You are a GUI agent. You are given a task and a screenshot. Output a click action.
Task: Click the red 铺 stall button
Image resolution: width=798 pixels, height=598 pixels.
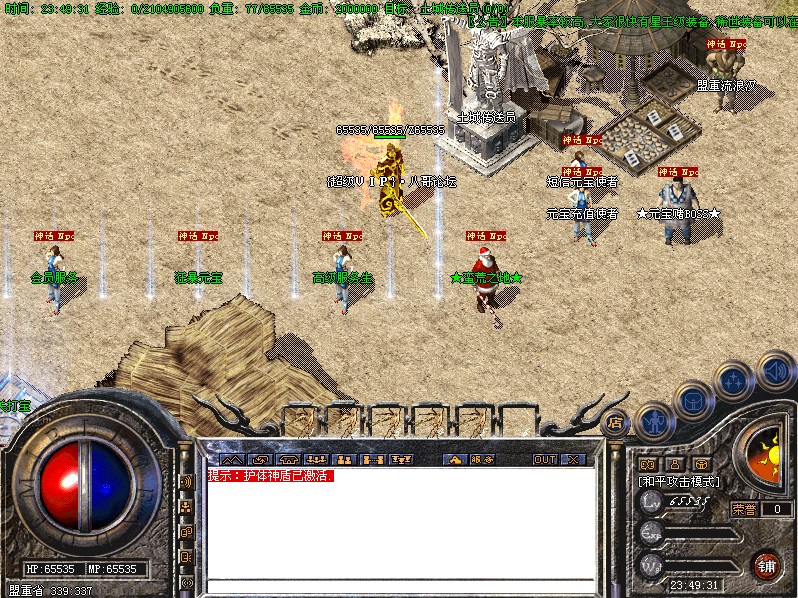pos(767,565)
